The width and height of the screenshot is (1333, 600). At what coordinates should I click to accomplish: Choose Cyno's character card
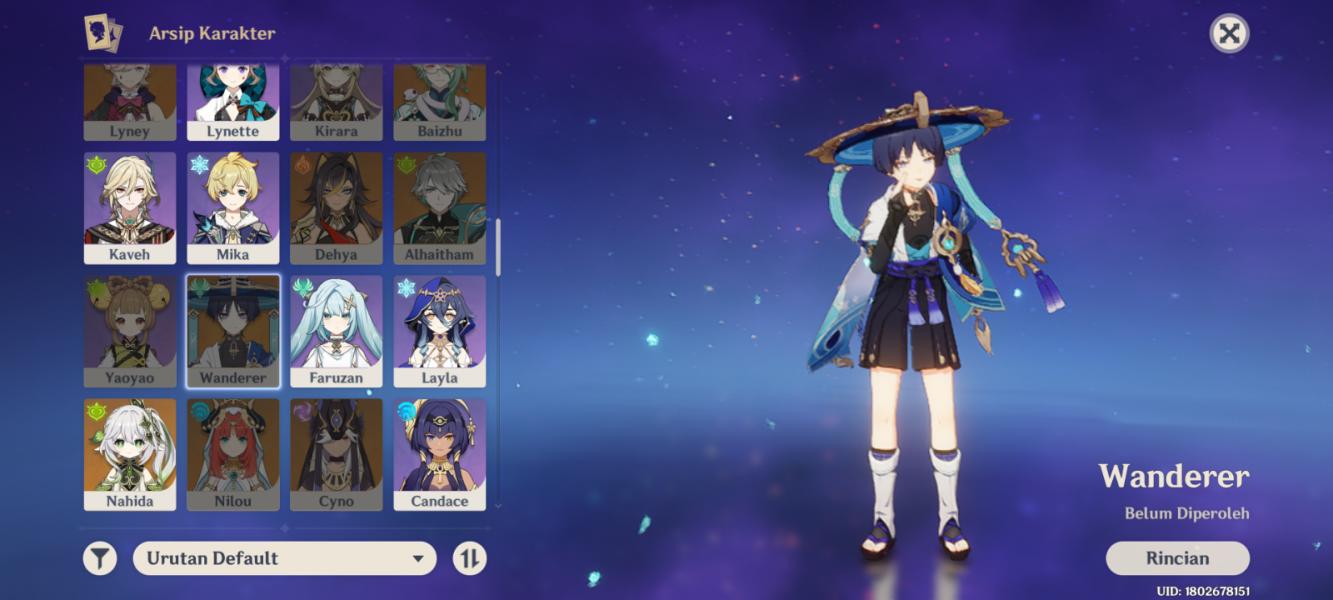(x=336, y=455)
